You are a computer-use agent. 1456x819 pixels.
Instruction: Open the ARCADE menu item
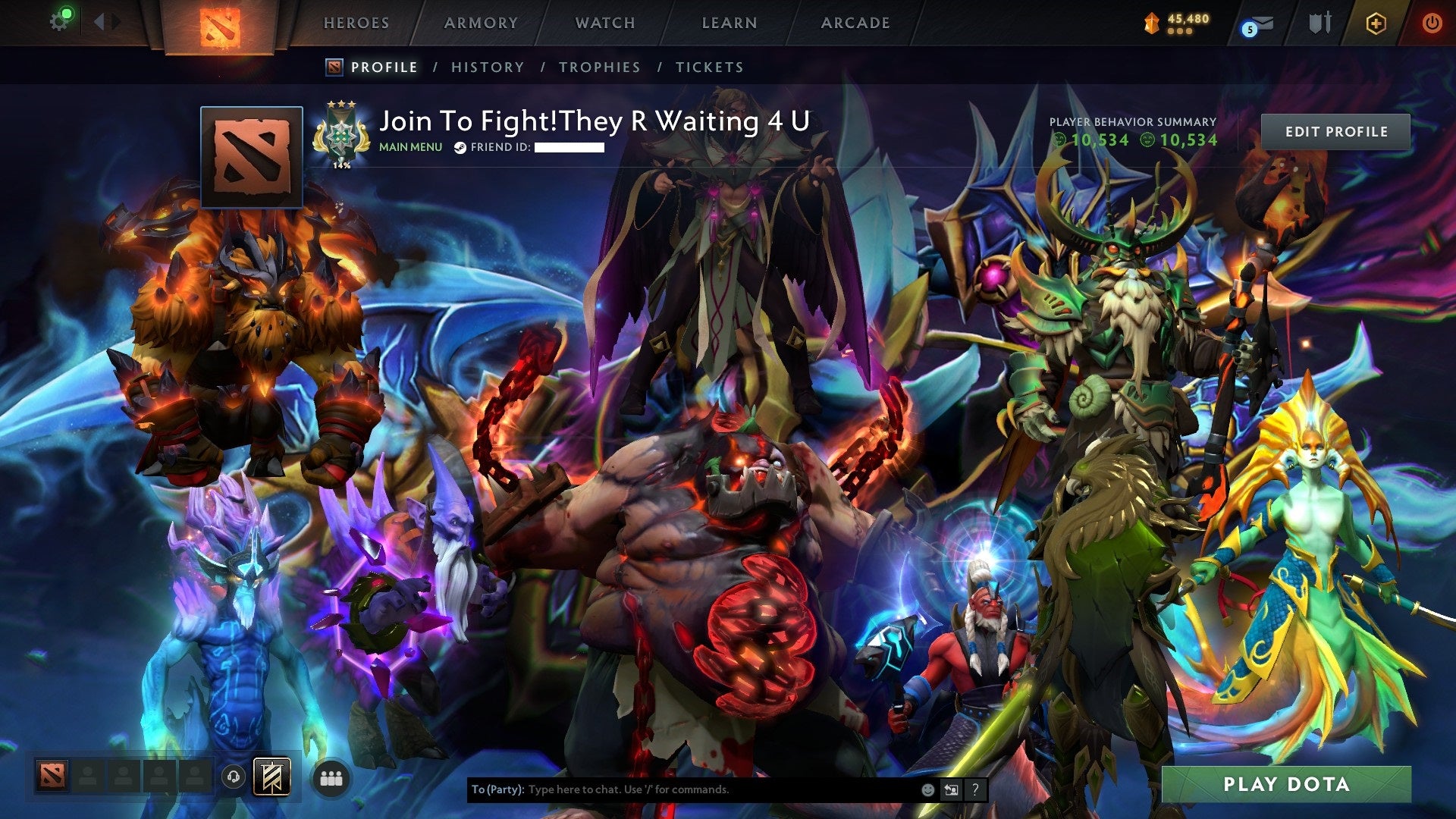(855, 23)
